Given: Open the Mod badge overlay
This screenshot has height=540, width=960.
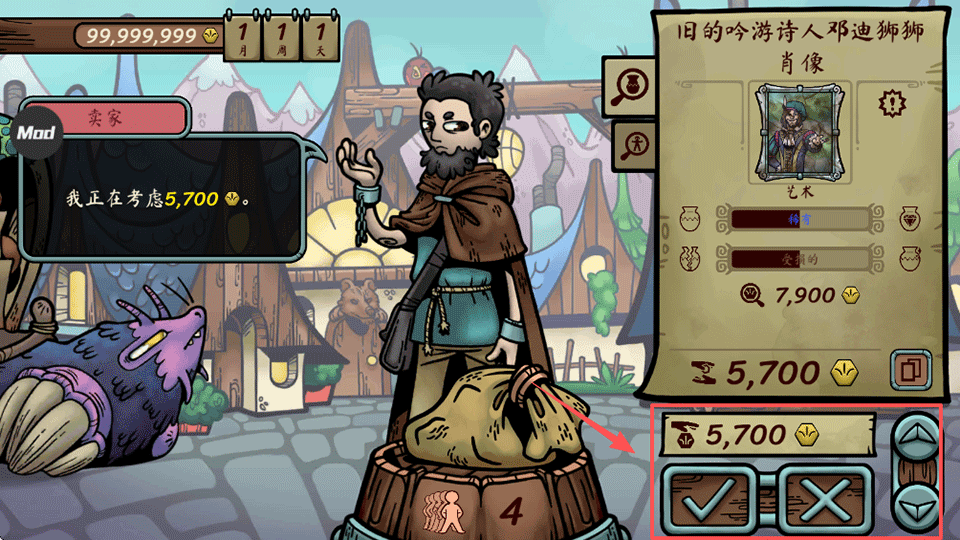Looking at the screenshot, I should coord(36,132).
